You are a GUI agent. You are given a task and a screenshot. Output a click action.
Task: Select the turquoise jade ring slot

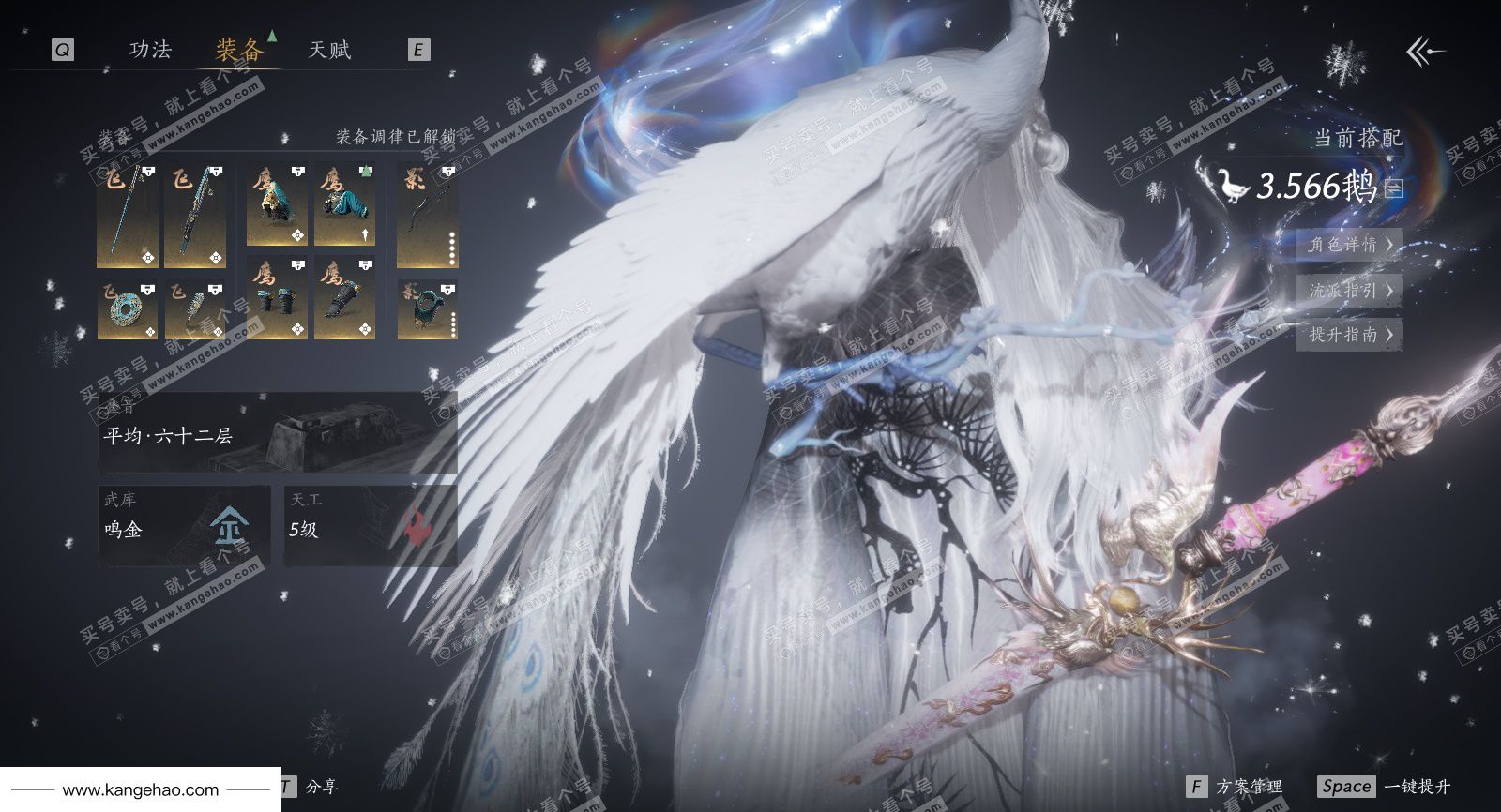128,310
